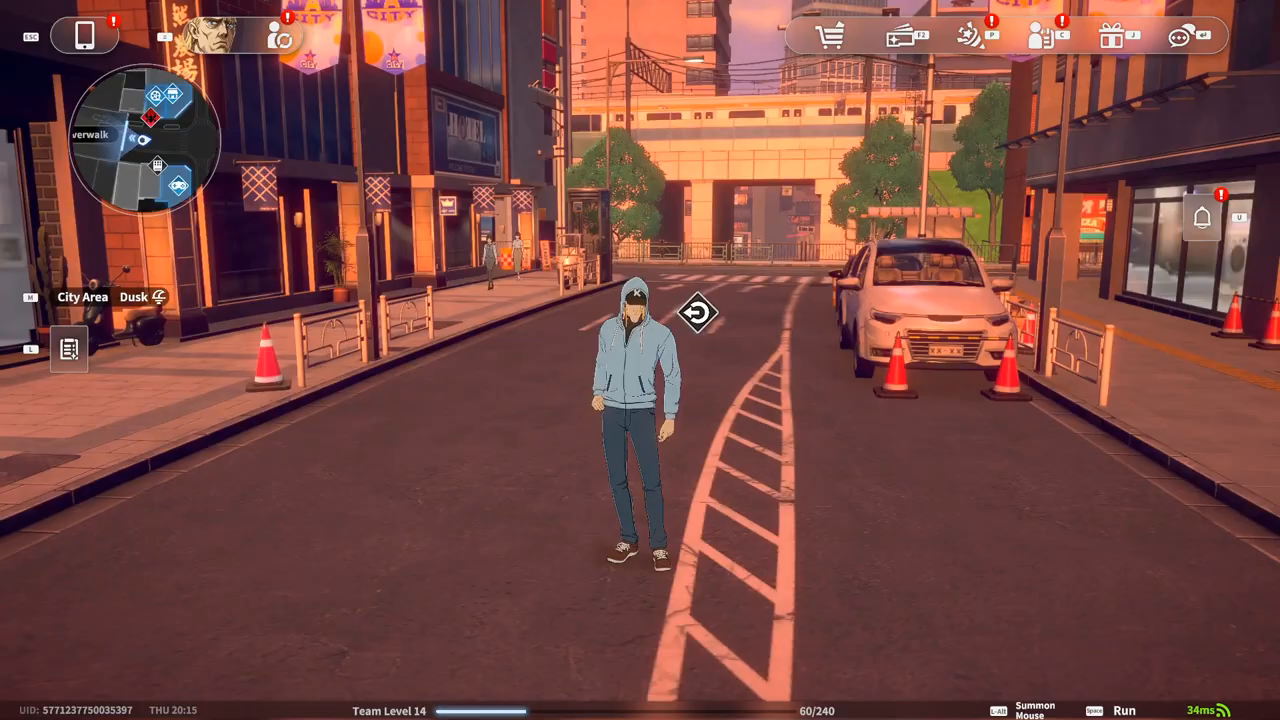Open the smartphone icon near ESC
Screen dimensions: 1280x720
click(85, 35)
